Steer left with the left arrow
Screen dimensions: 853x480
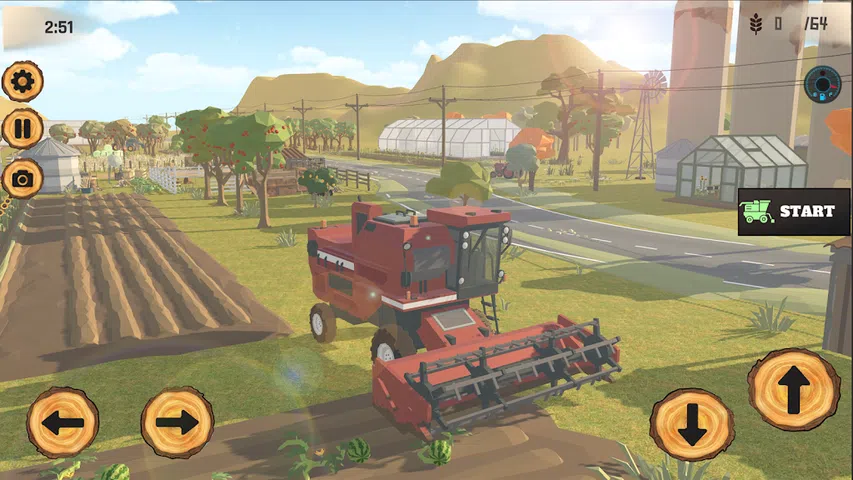click(62, 422)
